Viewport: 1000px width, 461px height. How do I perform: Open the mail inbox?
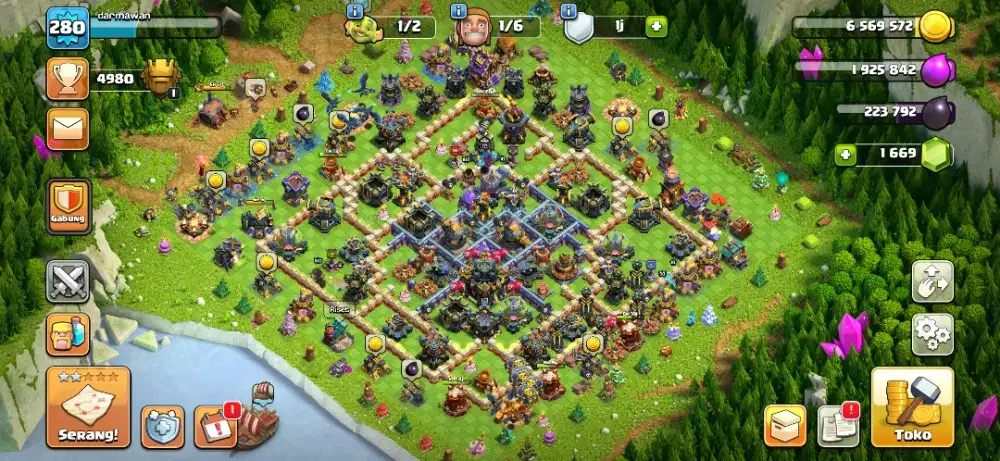click(68, 128)
